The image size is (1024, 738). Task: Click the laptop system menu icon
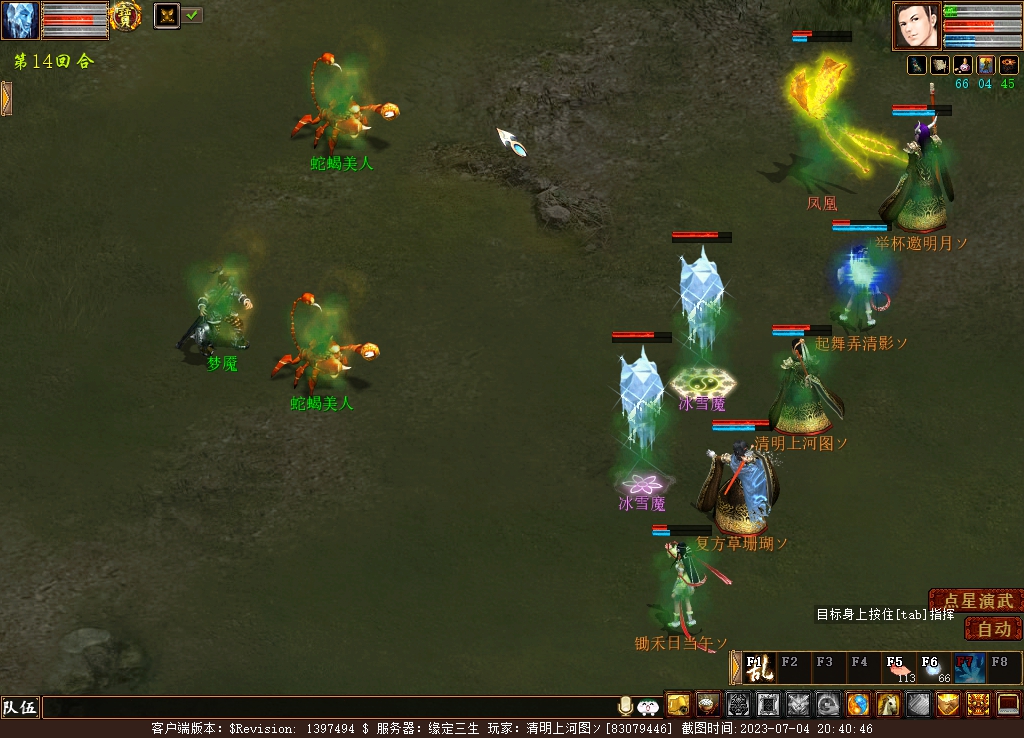pos(1008,705)
